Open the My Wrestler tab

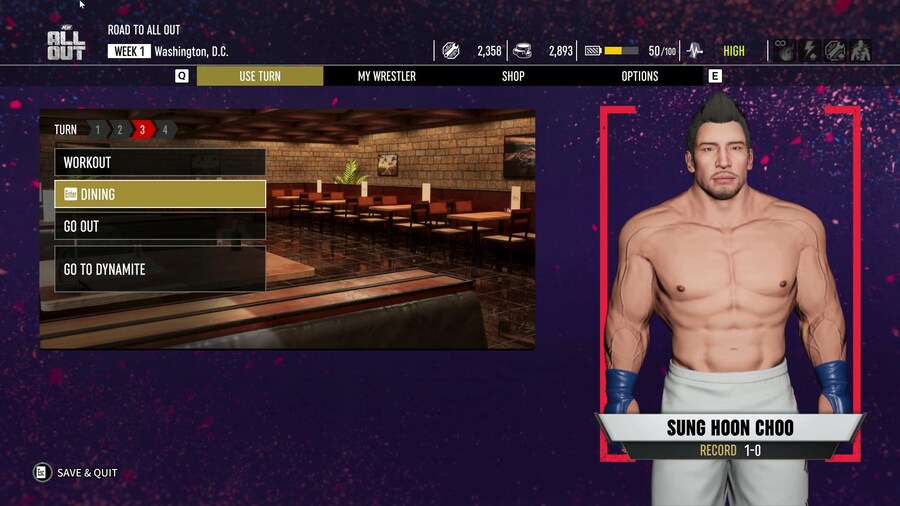point(387,76)
